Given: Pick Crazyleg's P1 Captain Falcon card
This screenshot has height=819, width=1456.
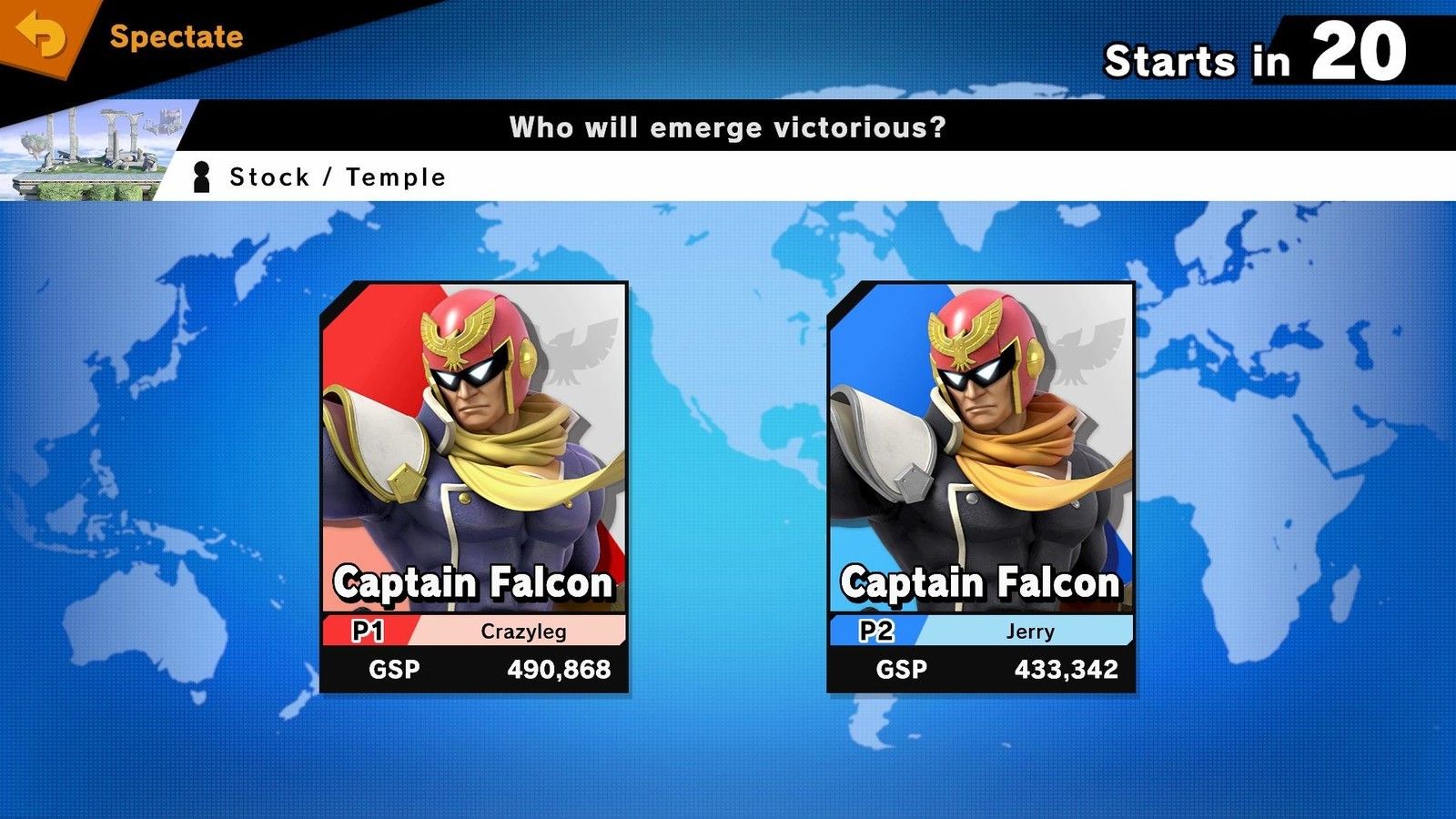Looking at the screenshot, I should tap(474, 487).
